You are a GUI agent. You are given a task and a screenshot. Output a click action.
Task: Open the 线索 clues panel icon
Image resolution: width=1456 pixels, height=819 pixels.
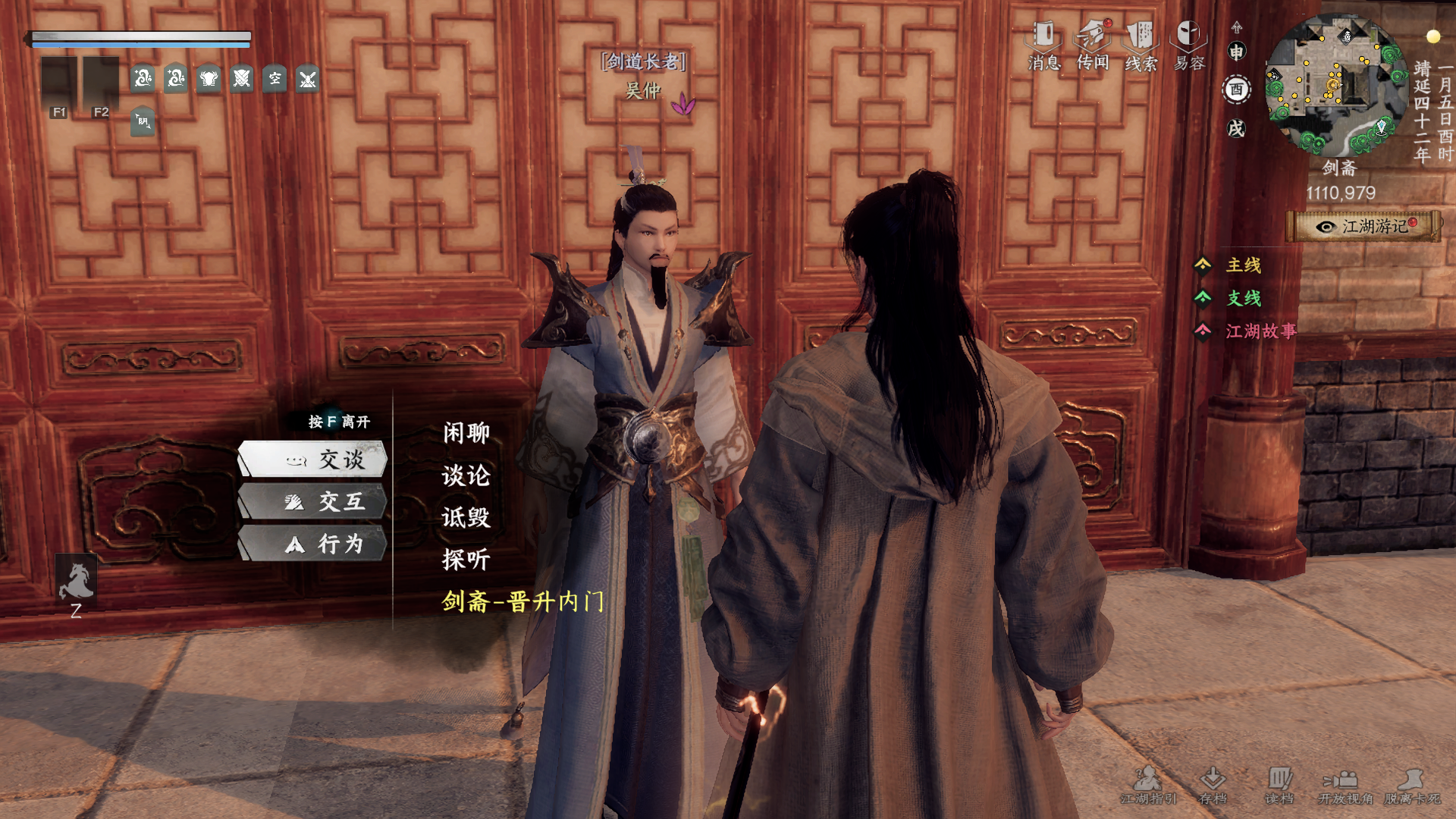pyautogui.click(x=1142, y=36)
